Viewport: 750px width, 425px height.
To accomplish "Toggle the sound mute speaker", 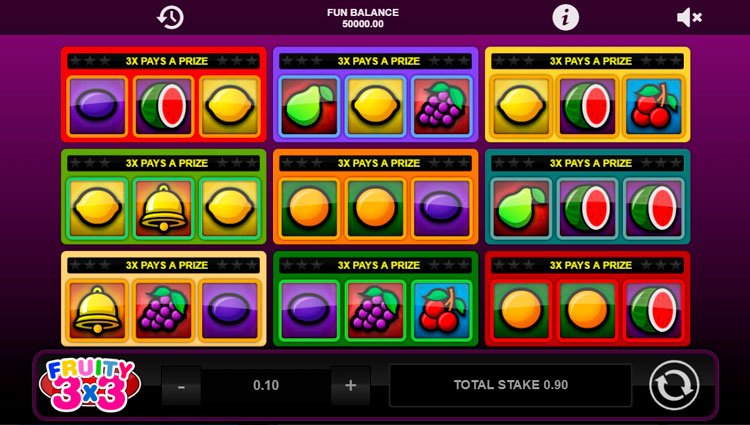I will tap(689, 17).
